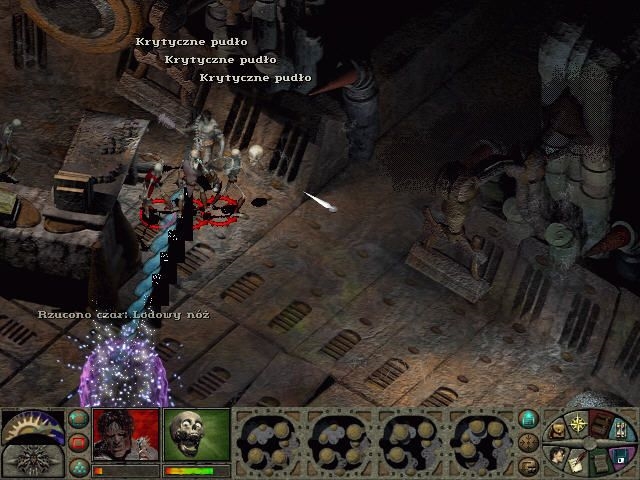
Task: Open the compass map icon
Action: click(577, 424)
